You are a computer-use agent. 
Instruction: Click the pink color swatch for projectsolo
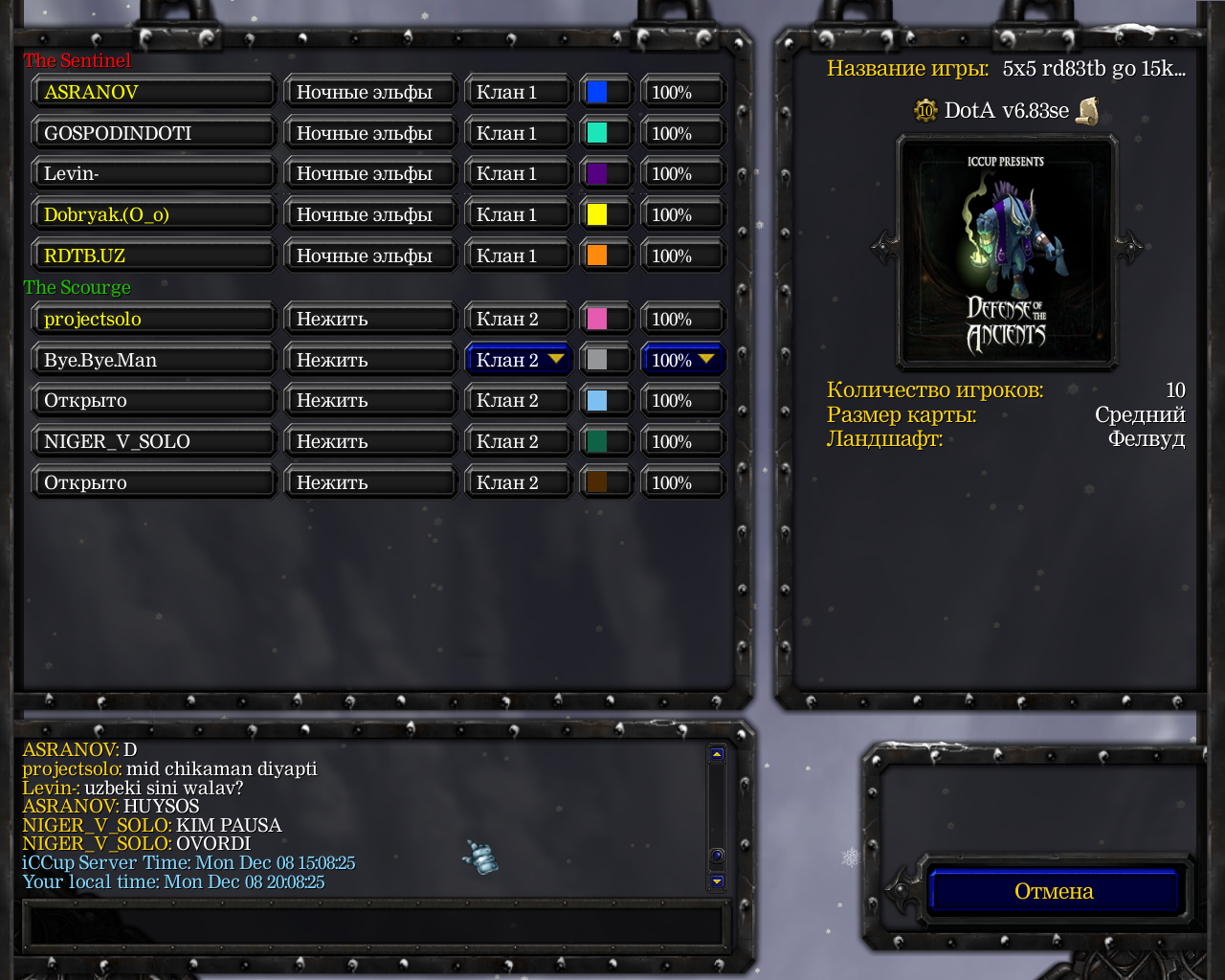click(597, 319)
